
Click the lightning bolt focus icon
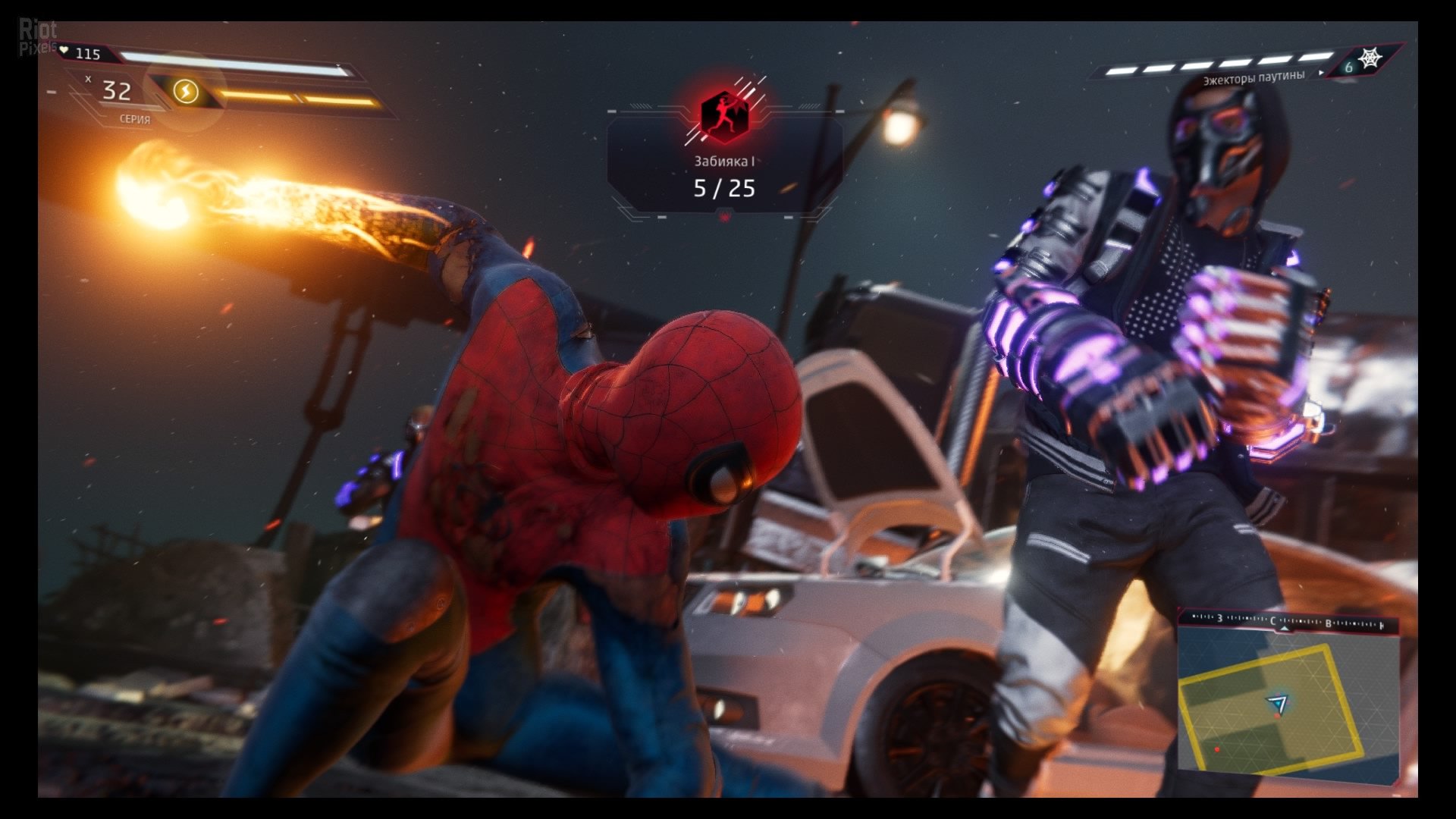pyautogui.click(x=185, y=92)
